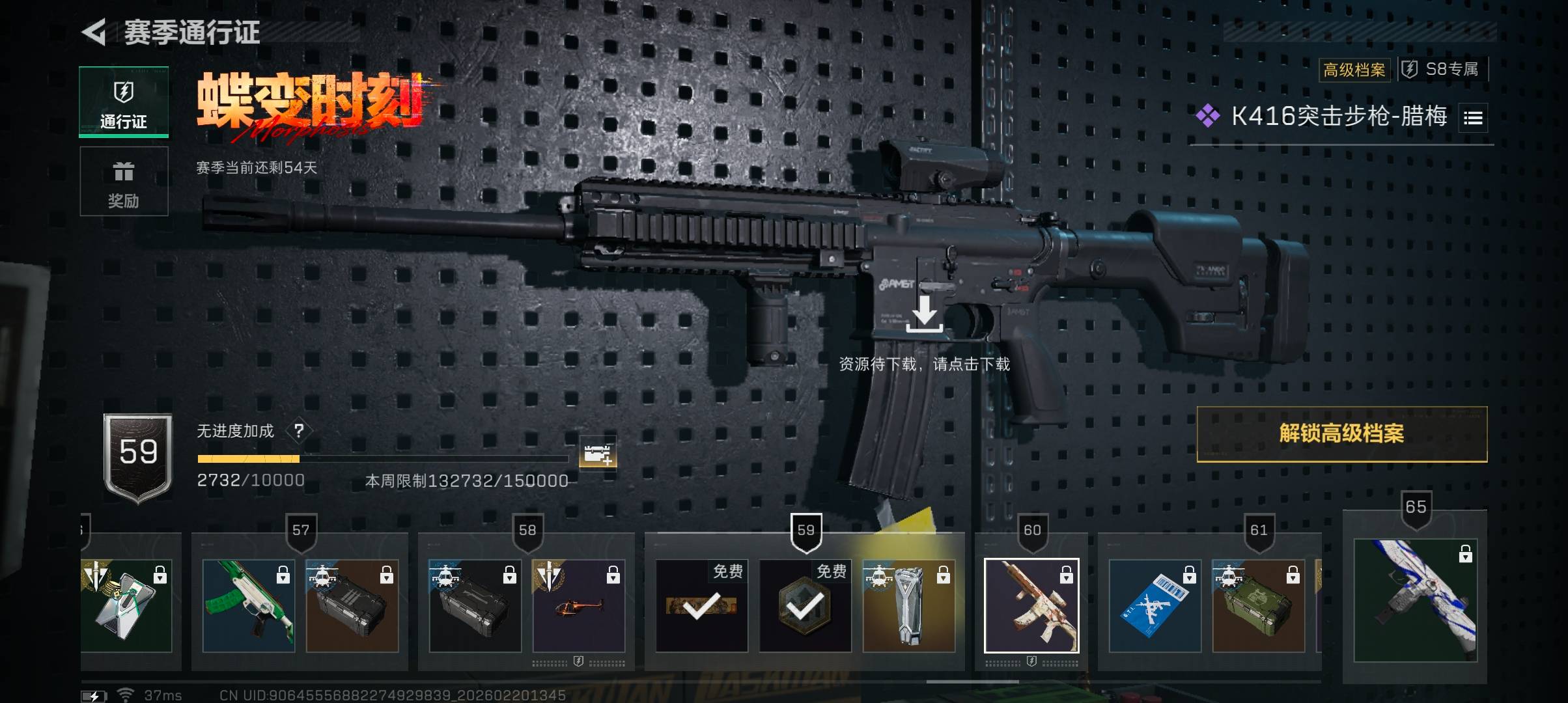Screen dimensions: 1568x703
Task: Choose the level 59 locked silver item reward
Action: coord(908,605)
